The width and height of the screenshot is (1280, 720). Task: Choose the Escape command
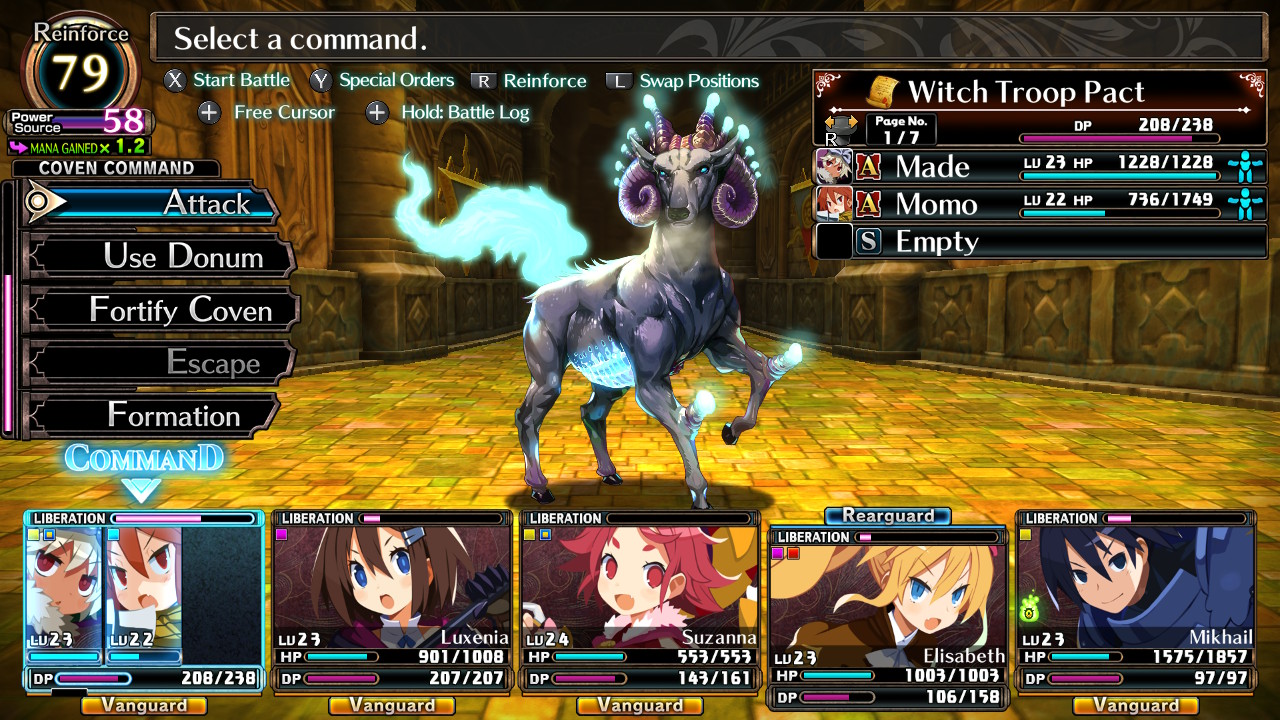(160, 363)
